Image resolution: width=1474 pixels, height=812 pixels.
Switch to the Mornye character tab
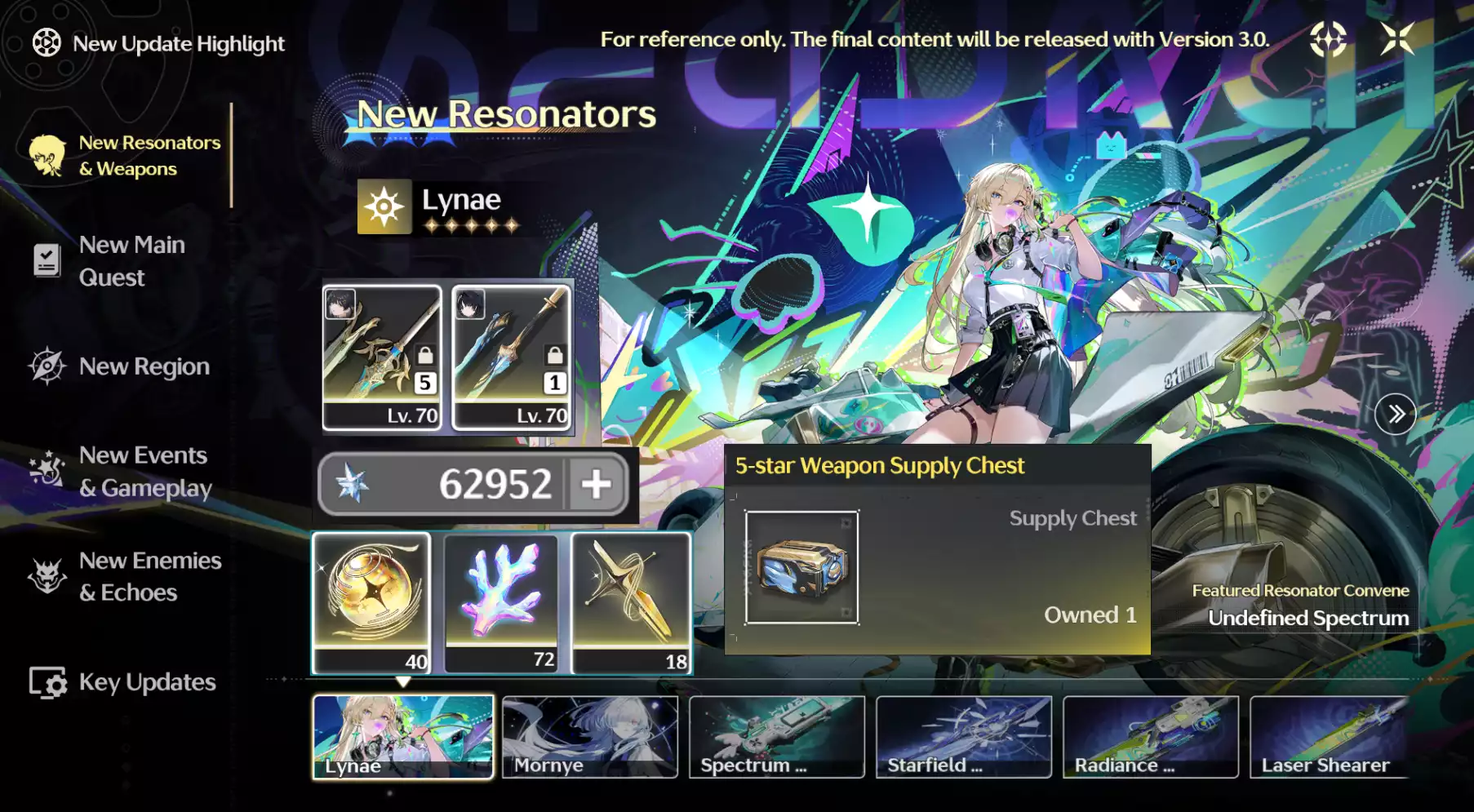590,736
